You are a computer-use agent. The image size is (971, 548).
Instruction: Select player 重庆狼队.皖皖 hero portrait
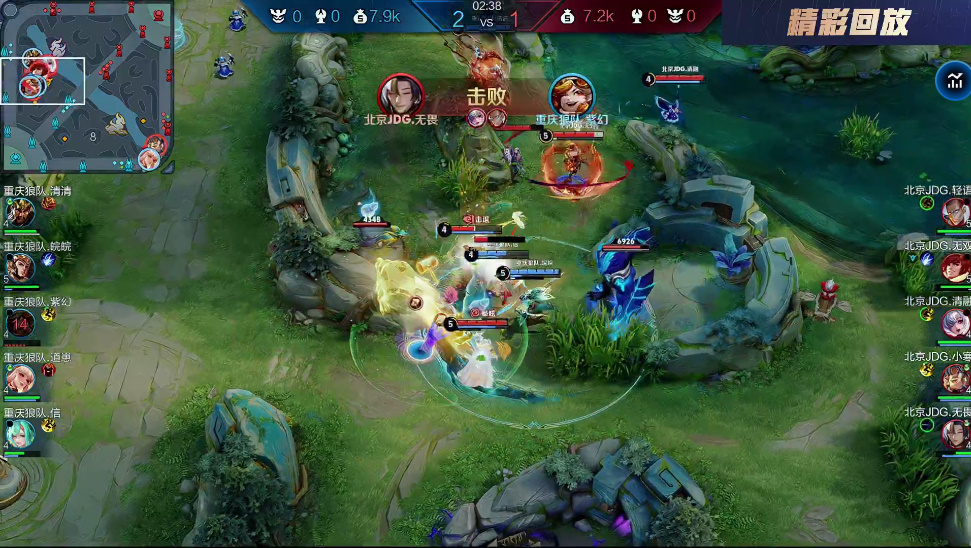pos(20,268)
